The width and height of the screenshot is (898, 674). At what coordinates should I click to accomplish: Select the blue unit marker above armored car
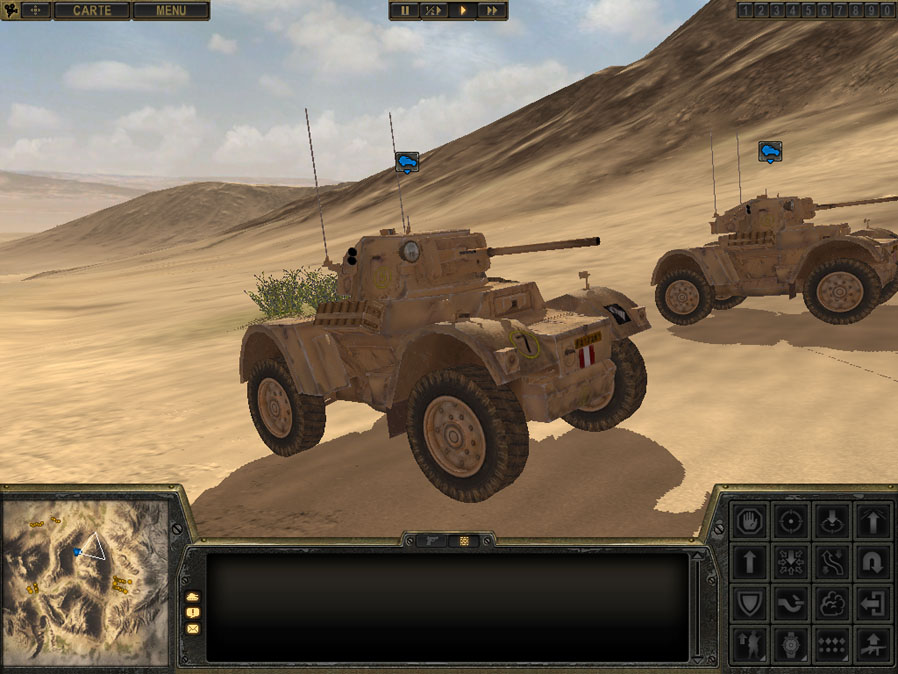point(407,160)
